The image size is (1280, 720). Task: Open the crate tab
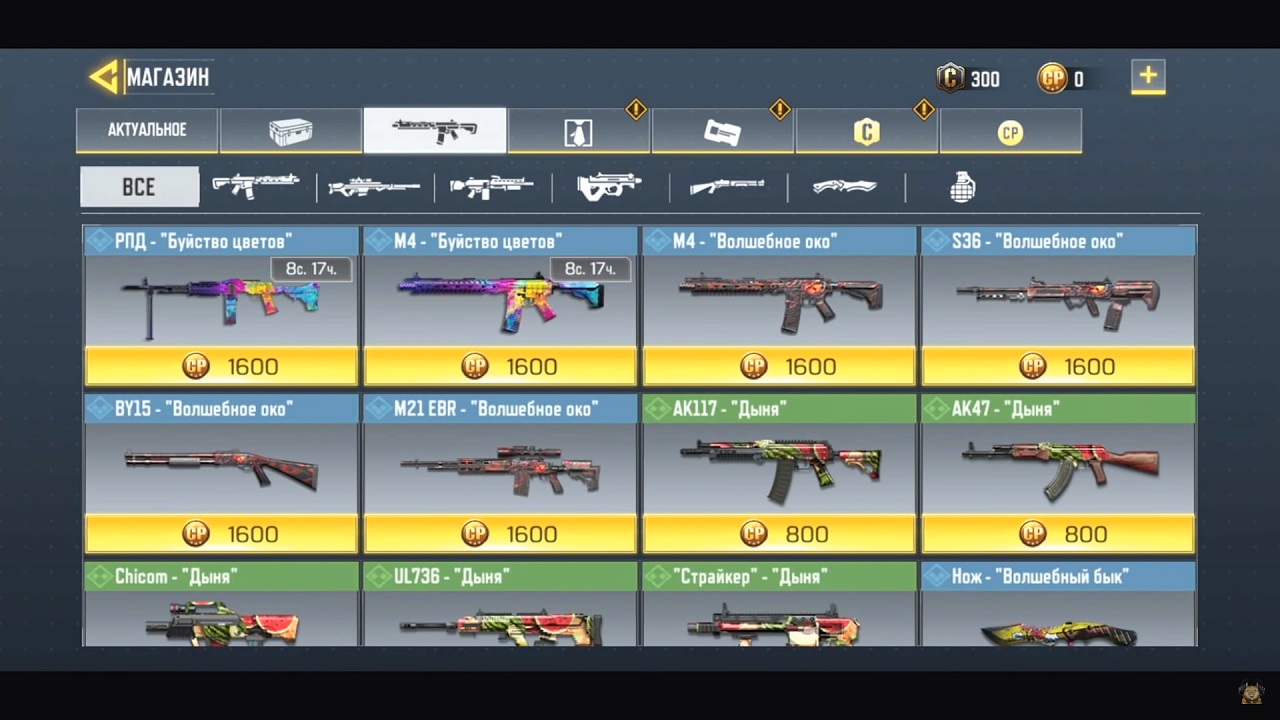click(x=291, y=131)
